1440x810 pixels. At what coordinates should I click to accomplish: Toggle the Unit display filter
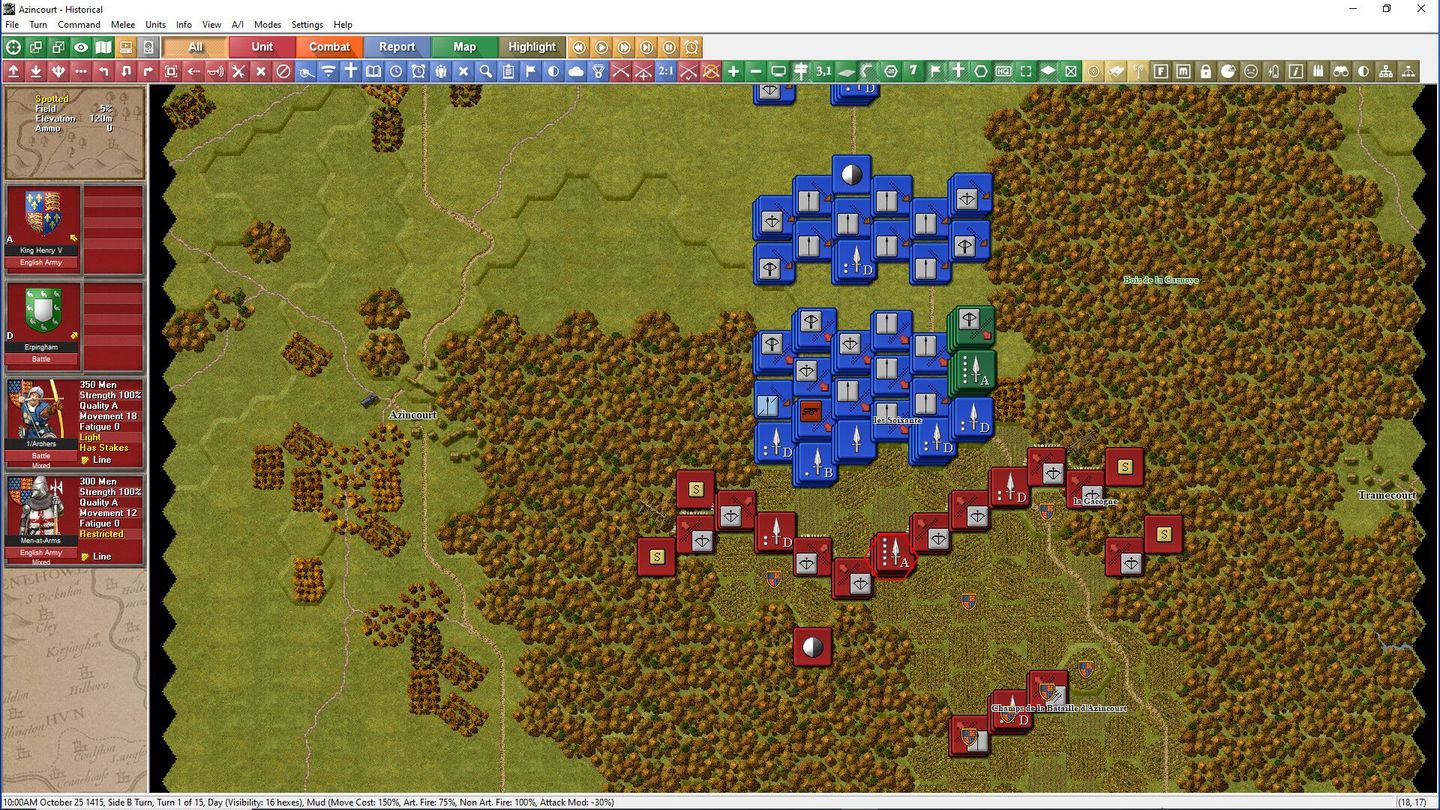262,46
